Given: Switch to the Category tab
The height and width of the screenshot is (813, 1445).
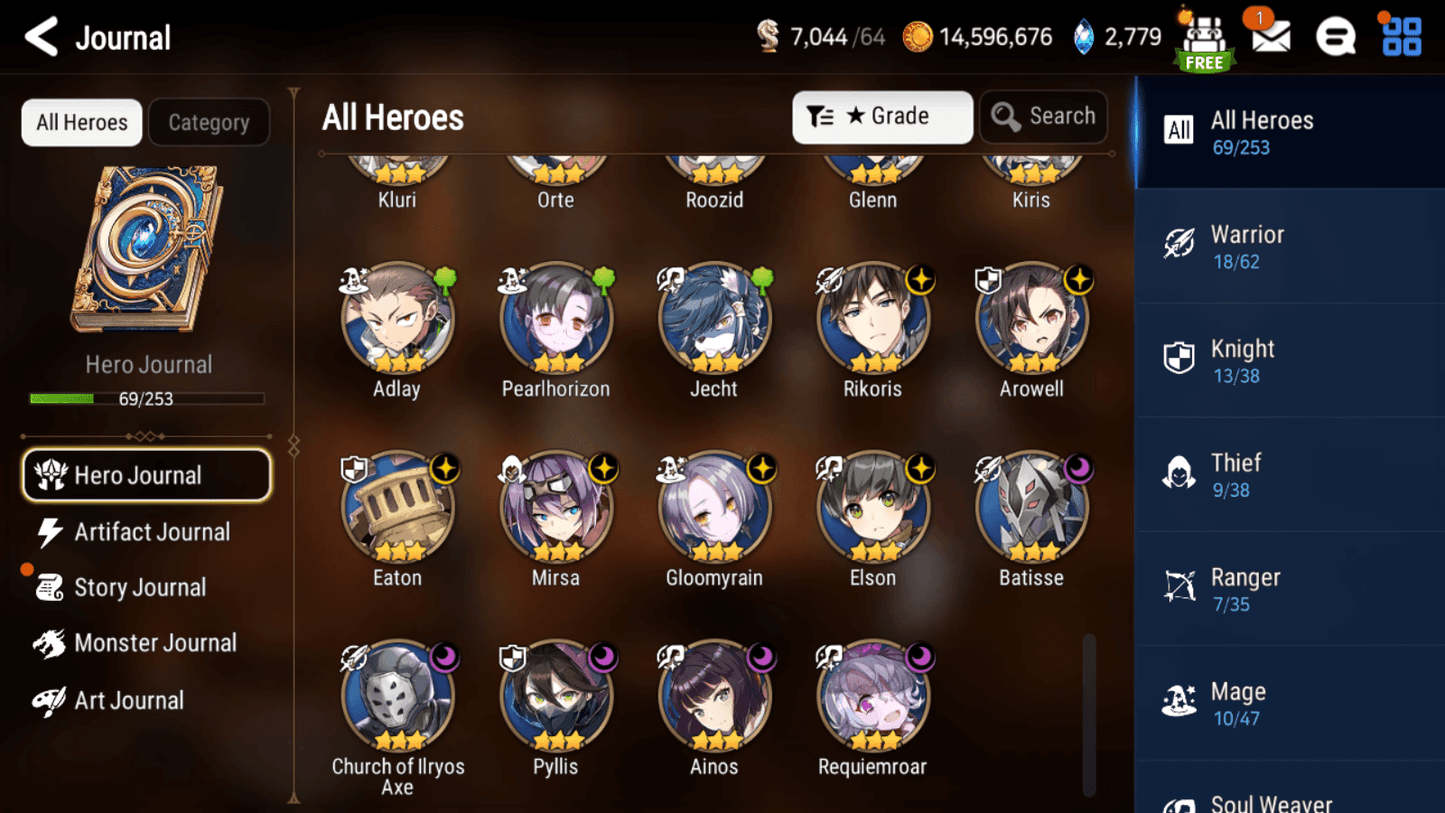Looking at the screenshot, I should click(x=208, y=122).
